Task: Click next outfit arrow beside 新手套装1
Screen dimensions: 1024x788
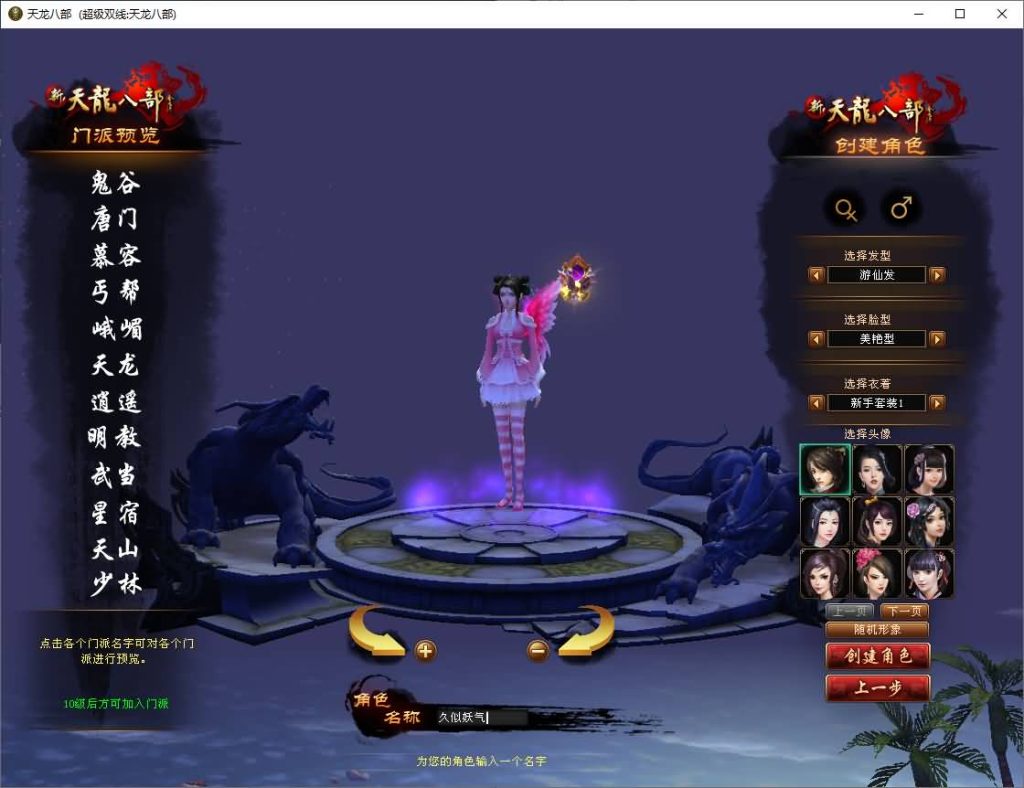Action: coord(937,403)
